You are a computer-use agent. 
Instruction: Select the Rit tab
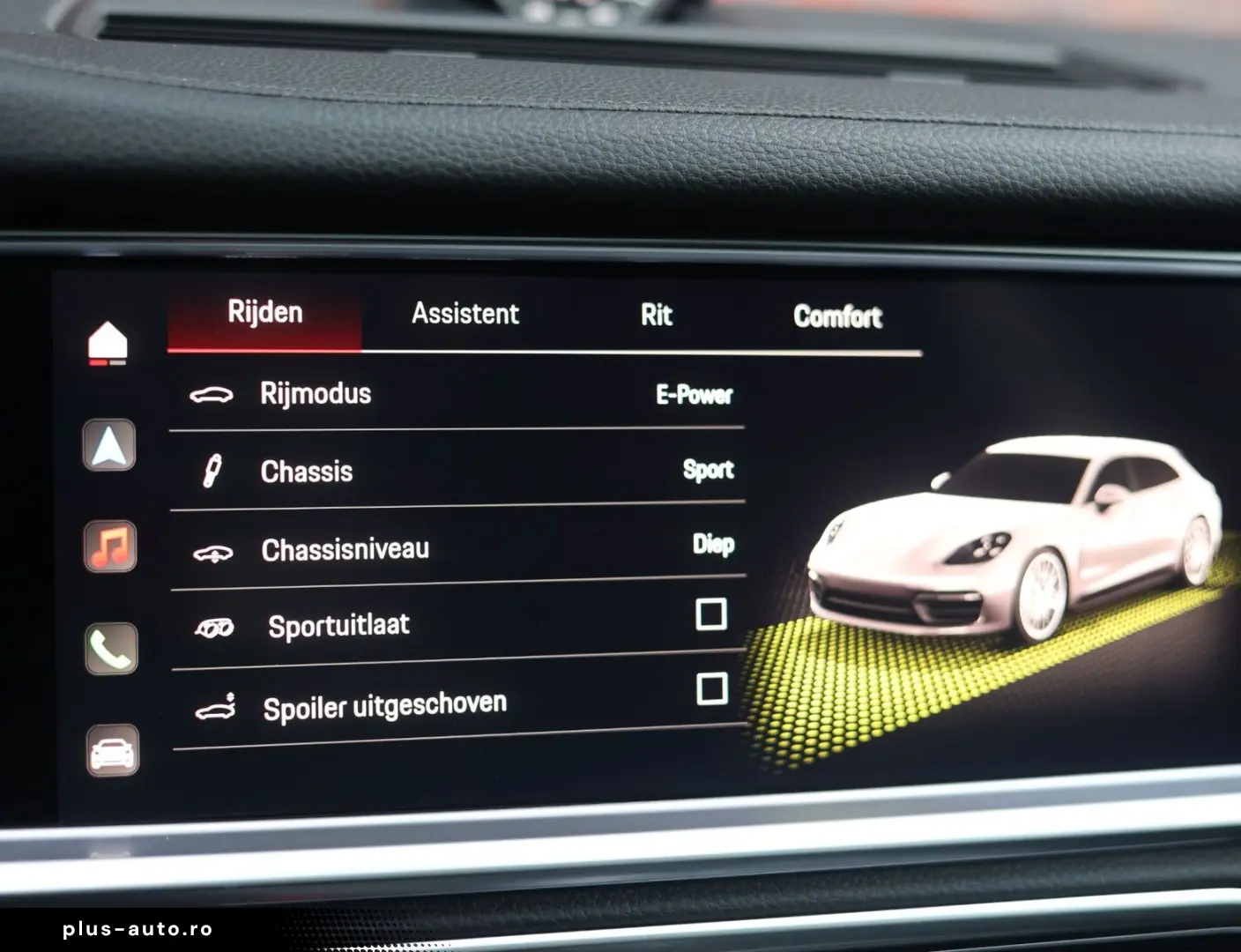click(656, 315)
